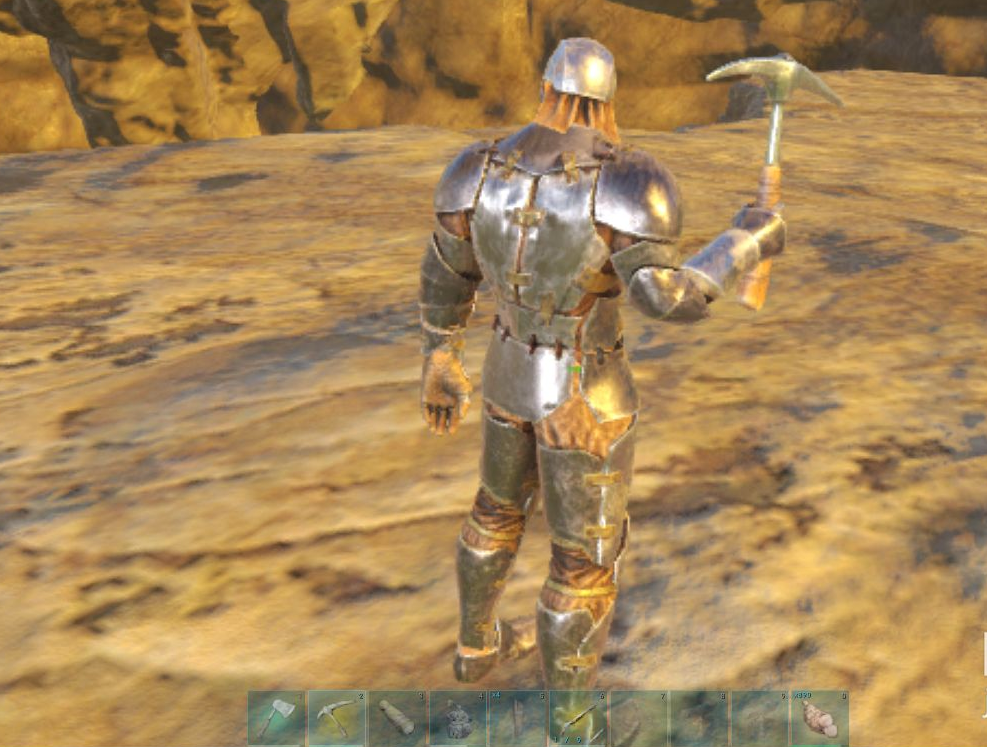Use the x890 meat stack in the hotbar
This screenshot has height=747, width=987.
[820, 718]
